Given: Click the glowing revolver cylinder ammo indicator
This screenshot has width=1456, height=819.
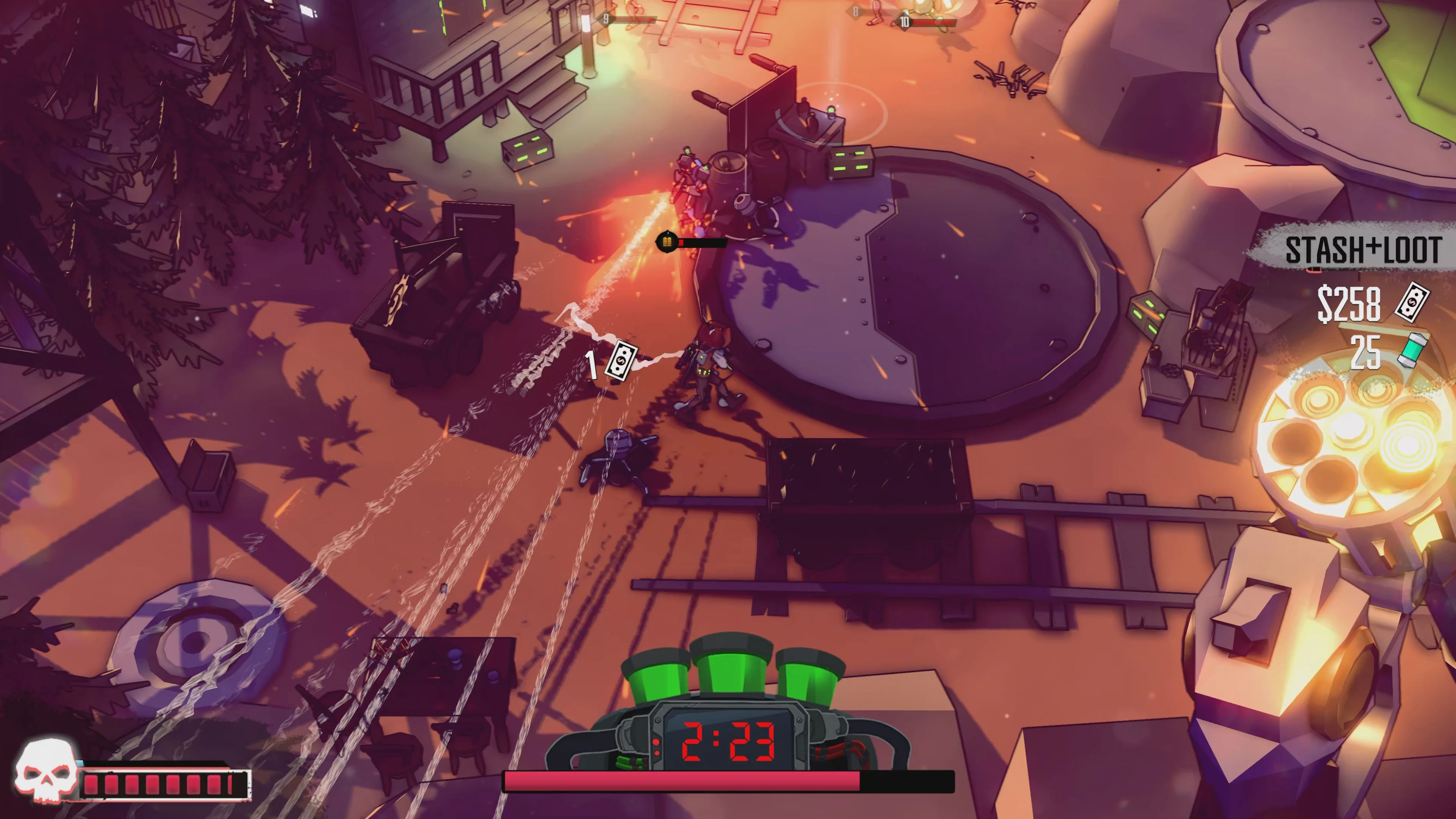Looking at the screenshot, I should click(x=1351, y=447).
